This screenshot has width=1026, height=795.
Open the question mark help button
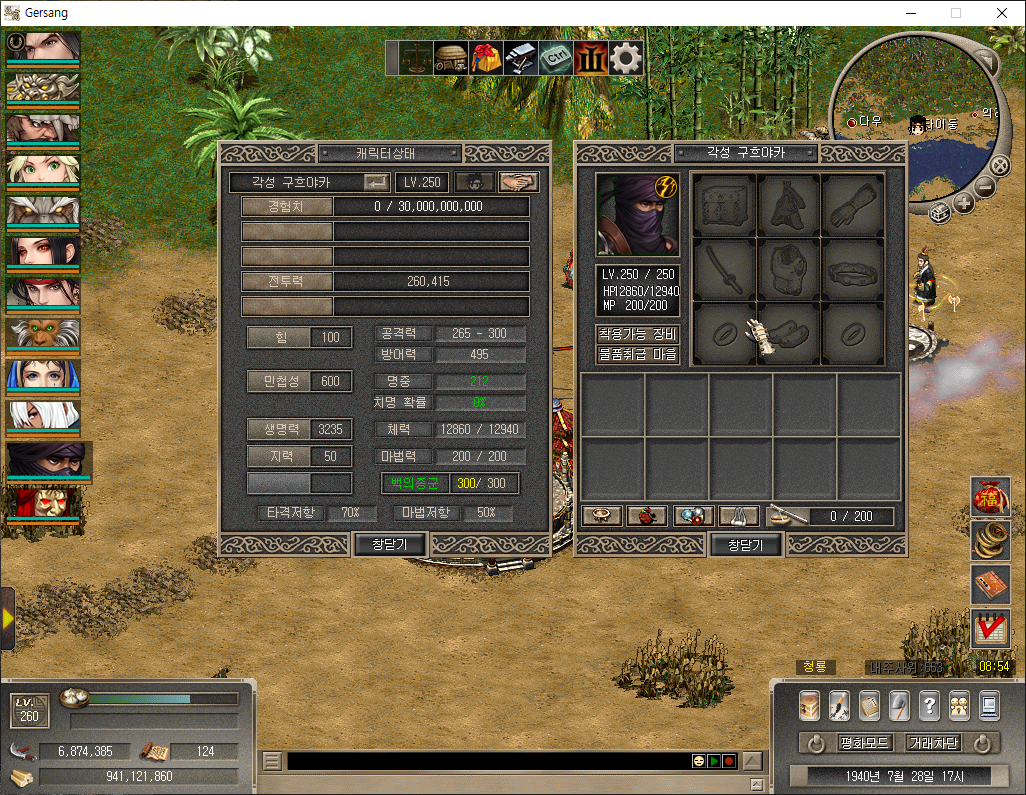pyautogui.click(x=929, y=705)
